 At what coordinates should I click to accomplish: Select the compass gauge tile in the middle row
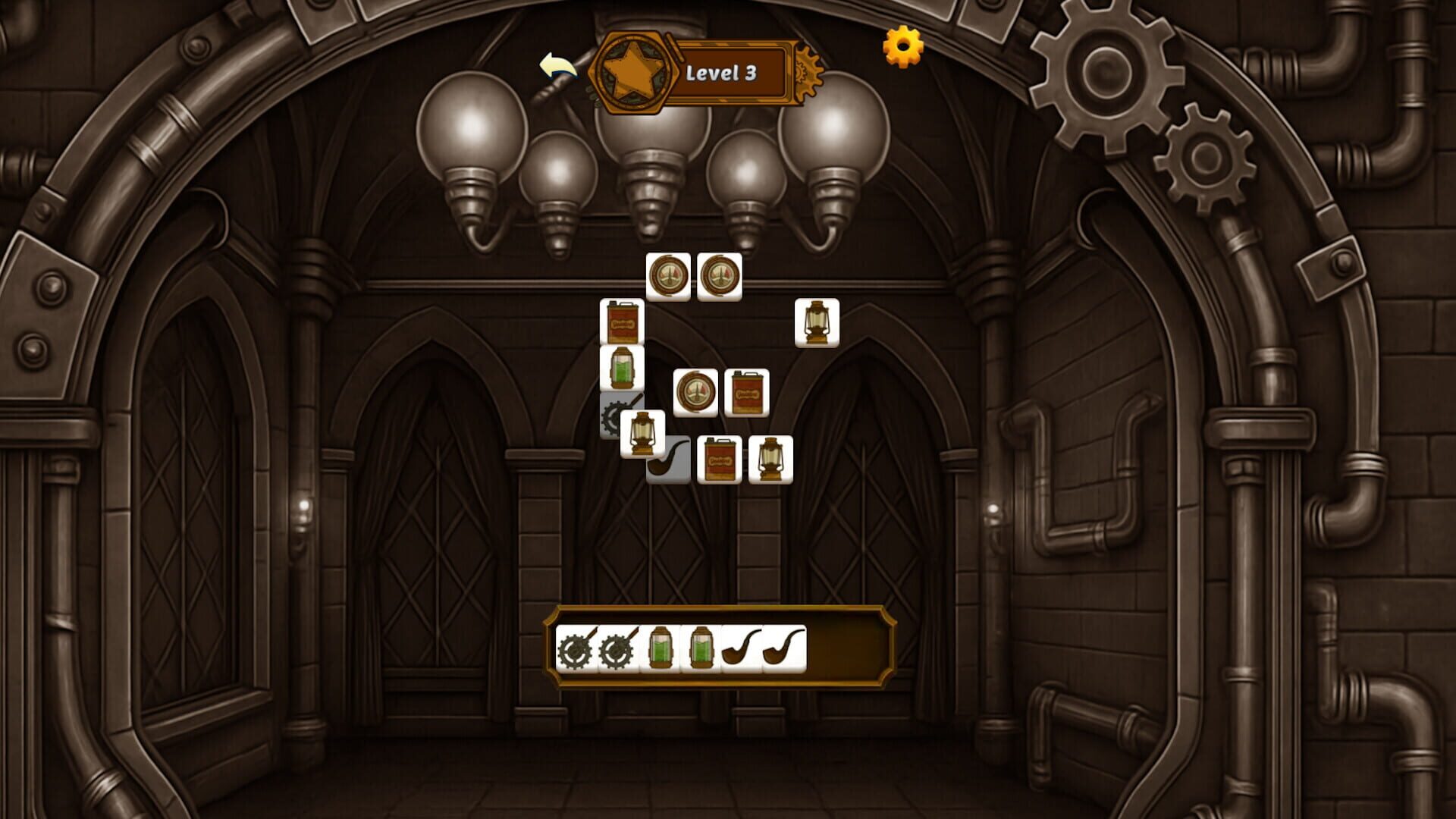pos(696,393)
